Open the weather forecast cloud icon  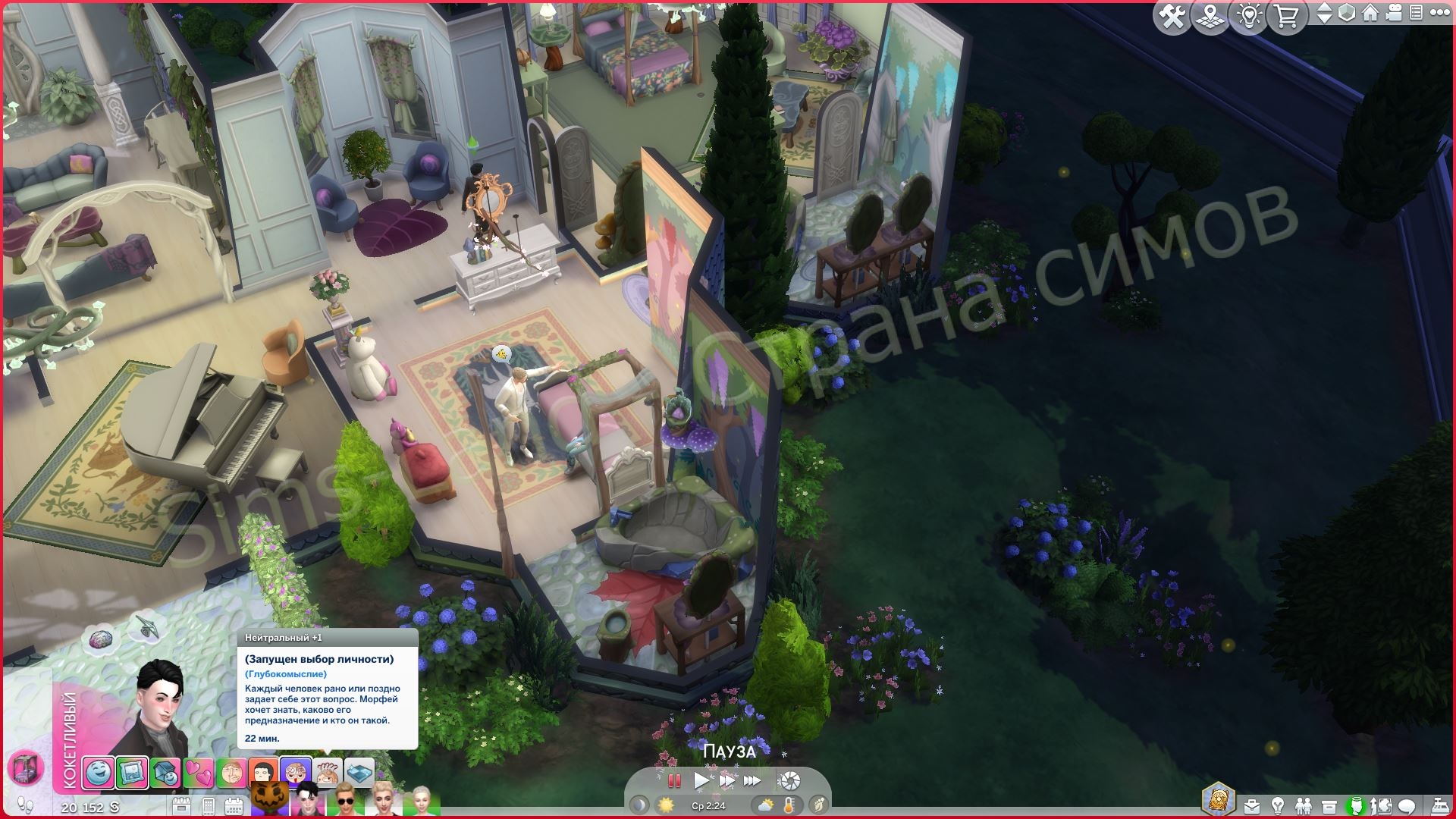click(766, 805)
